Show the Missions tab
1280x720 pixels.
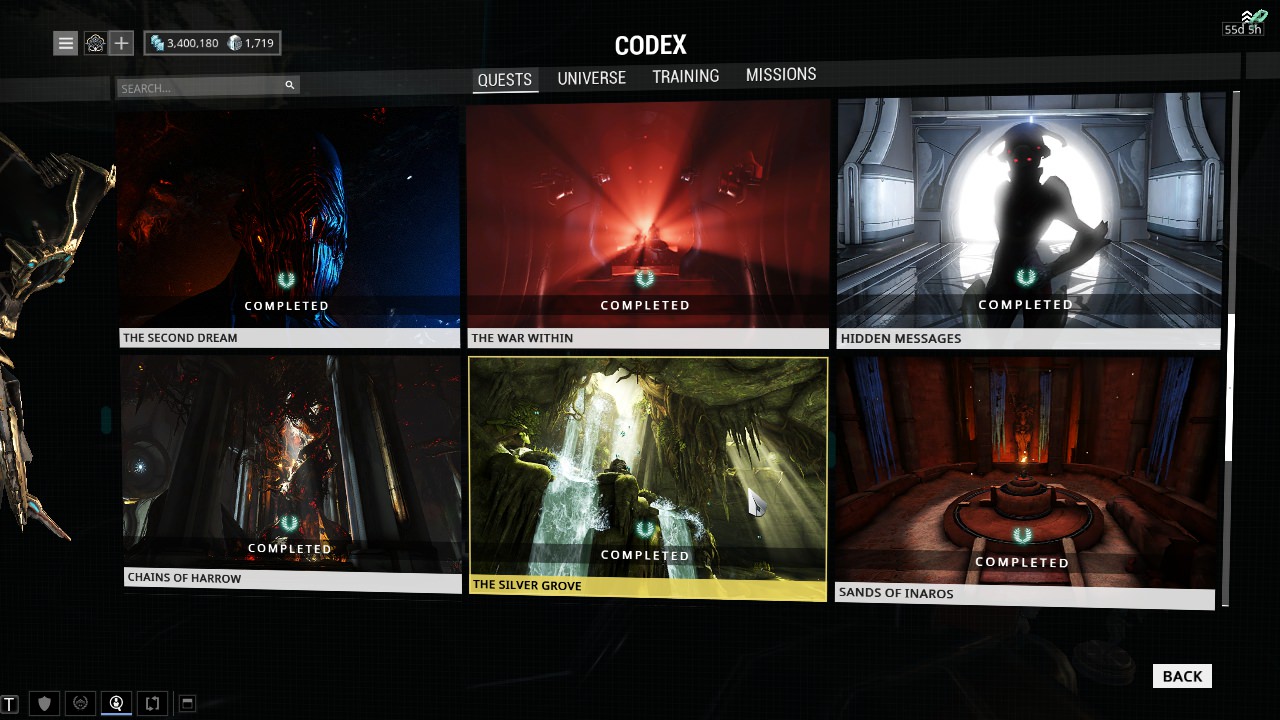(780, 74)
